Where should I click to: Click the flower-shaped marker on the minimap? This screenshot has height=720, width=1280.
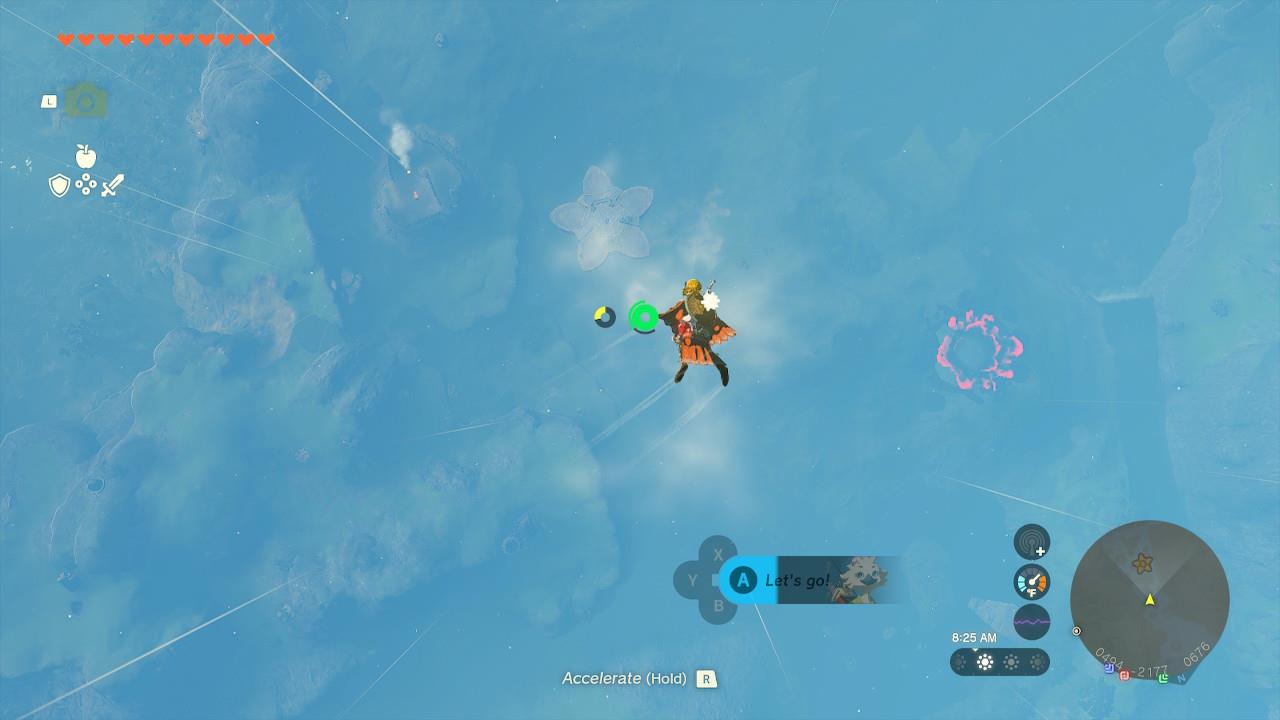pyautogui.click(x=1142, y=564)
